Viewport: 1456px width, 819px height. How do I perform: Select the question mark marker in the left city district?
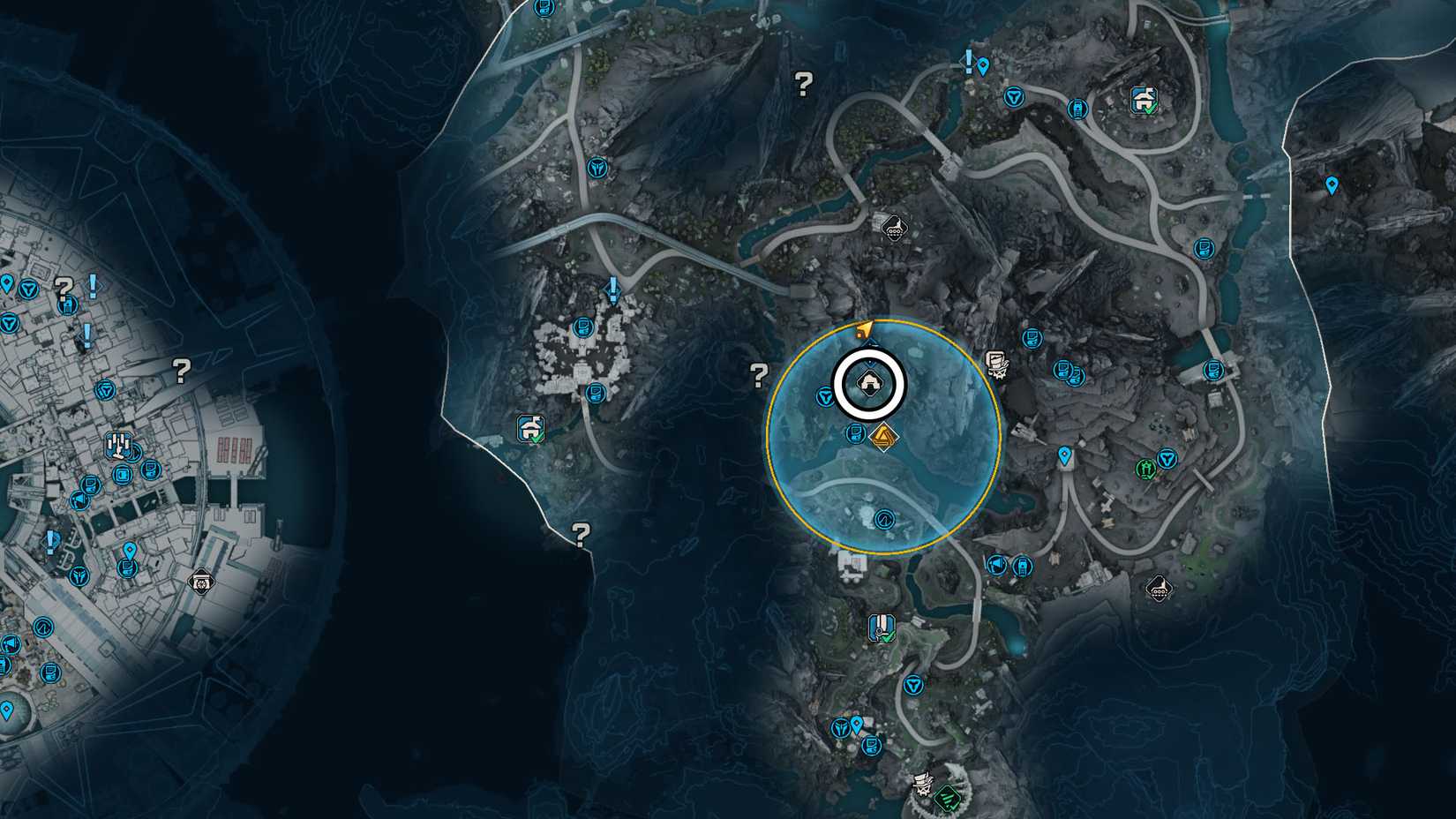[182, 369]
